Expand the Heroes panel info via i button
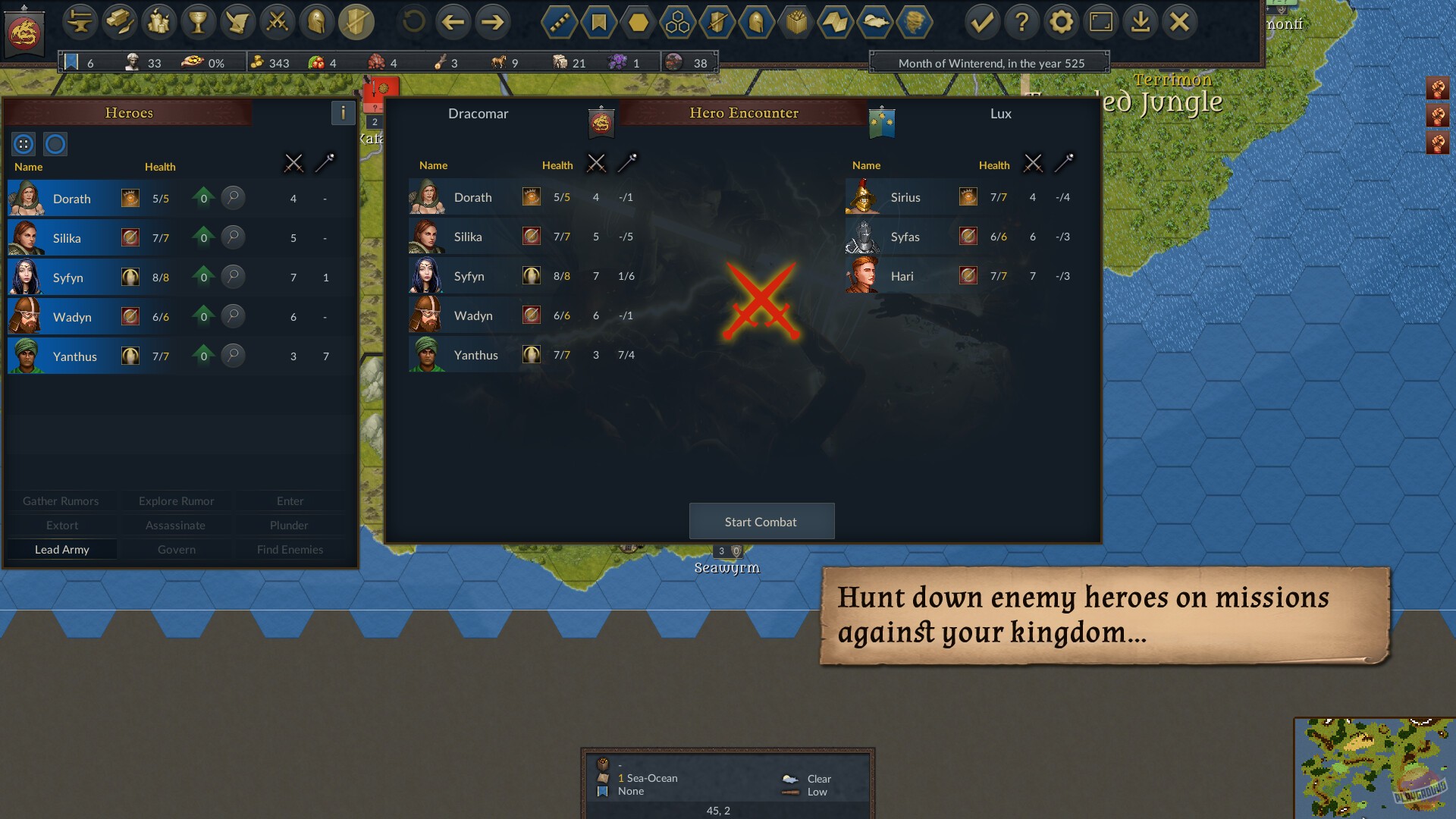 343,113
